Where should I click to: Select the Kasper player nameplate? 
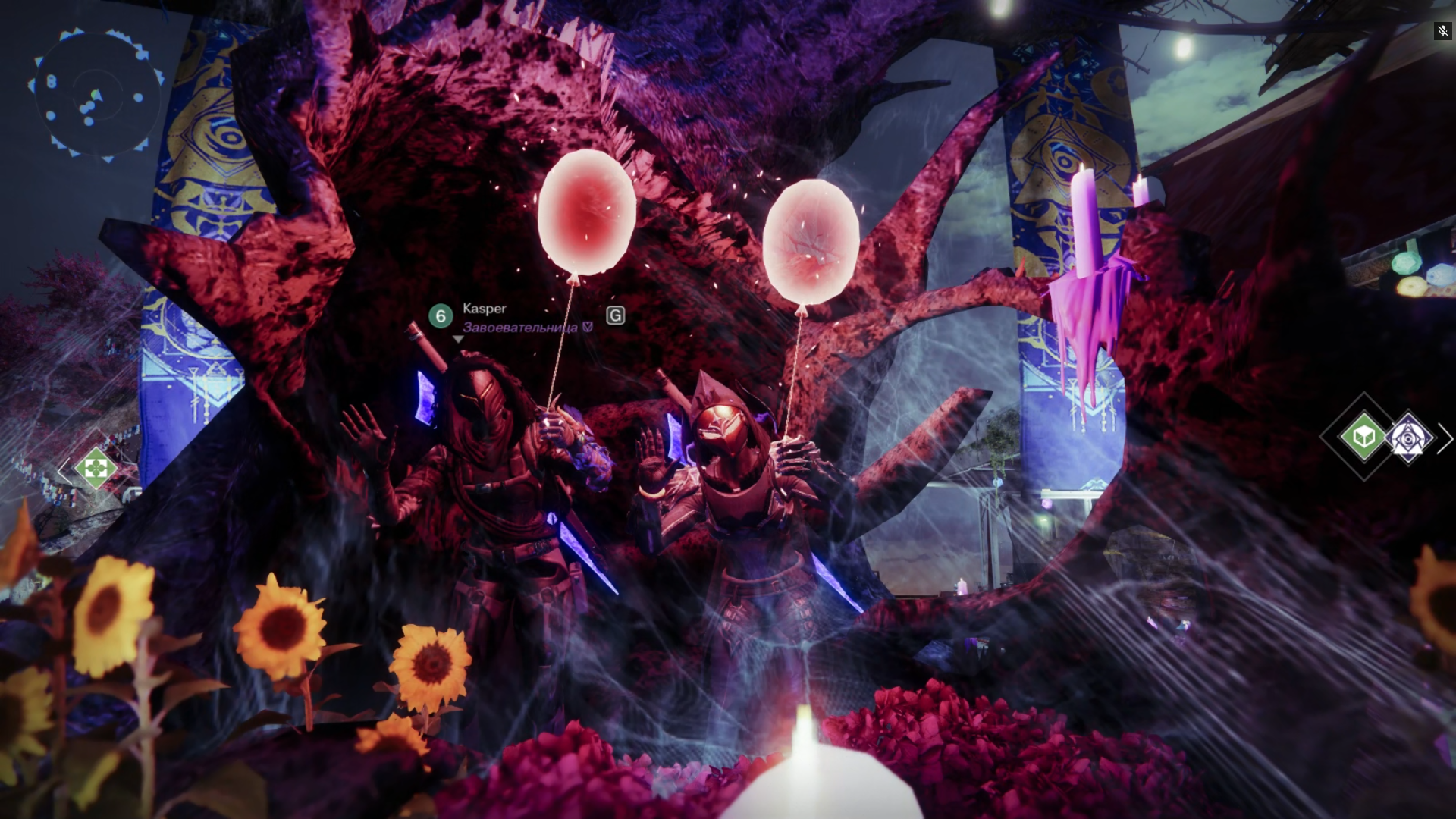(485, 309)
